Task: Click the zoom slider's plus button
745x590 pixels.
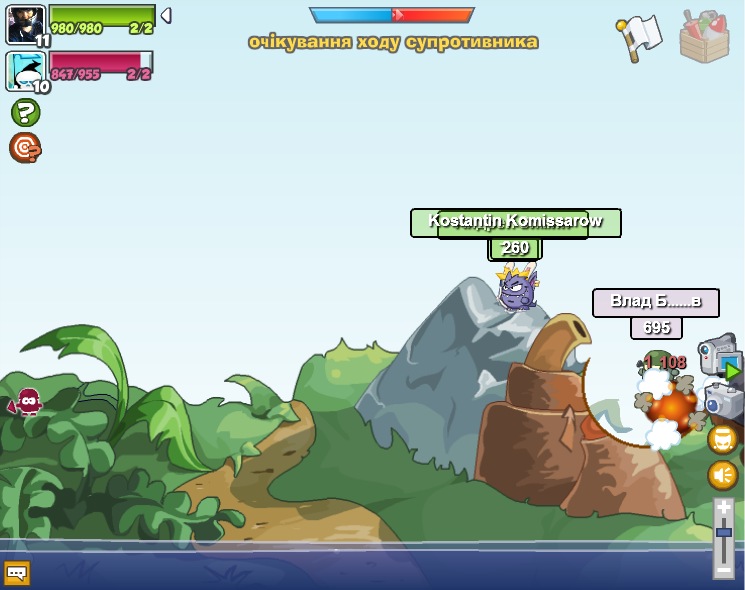Action: [724, 508]
